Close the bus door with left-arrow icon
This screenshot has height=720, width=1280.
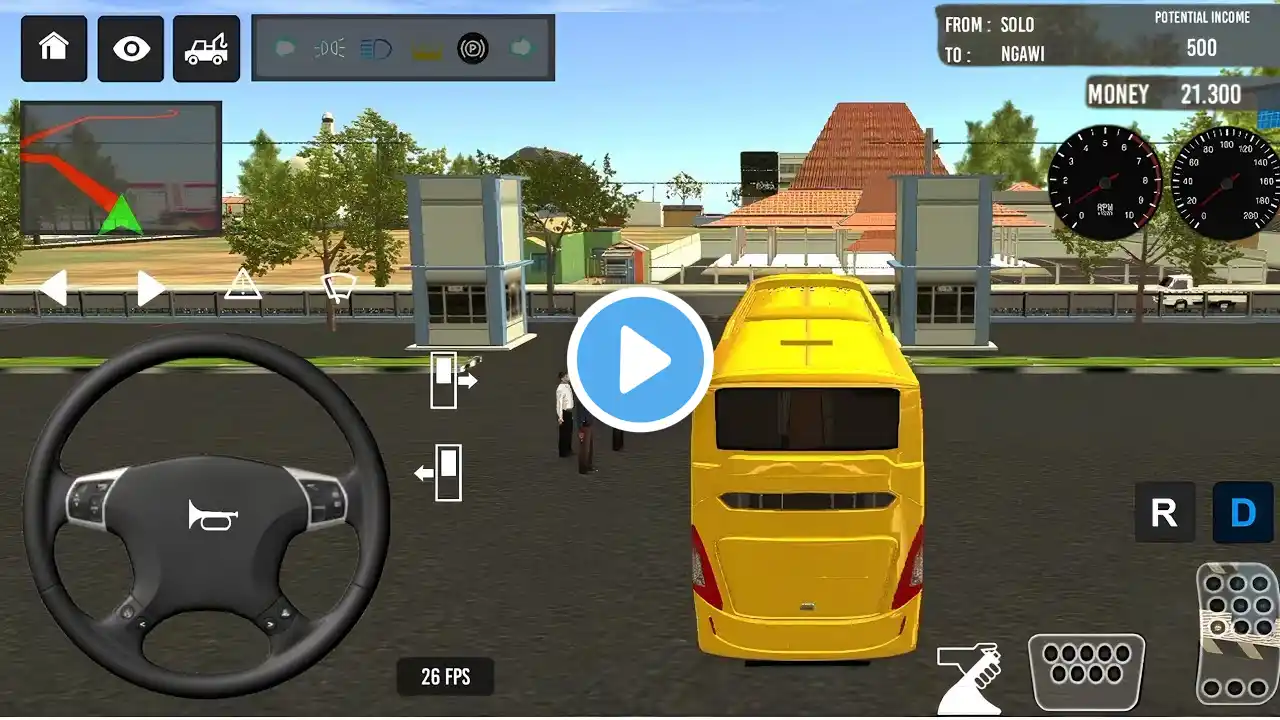coord(441,472)
